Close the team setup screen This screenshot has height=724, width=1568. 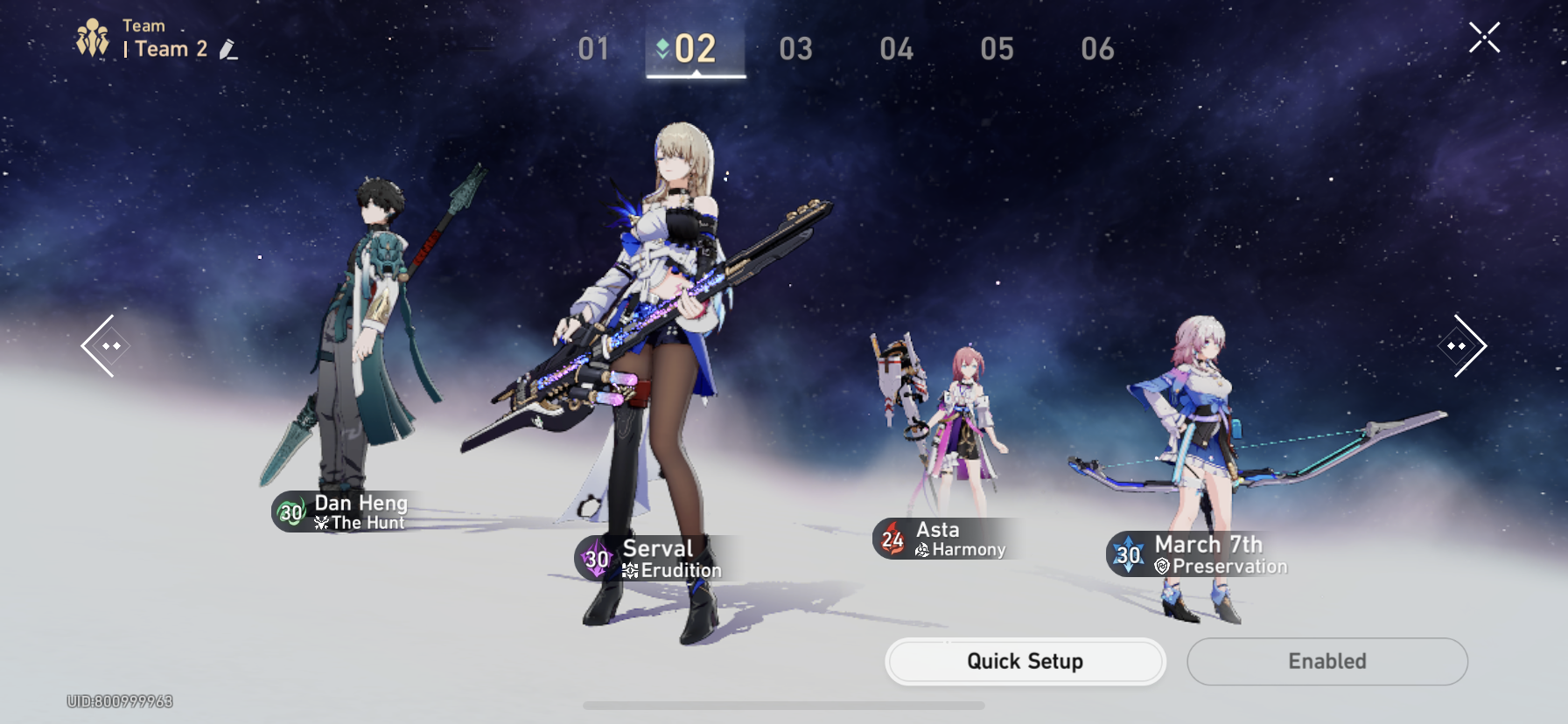coord(1485,37)
